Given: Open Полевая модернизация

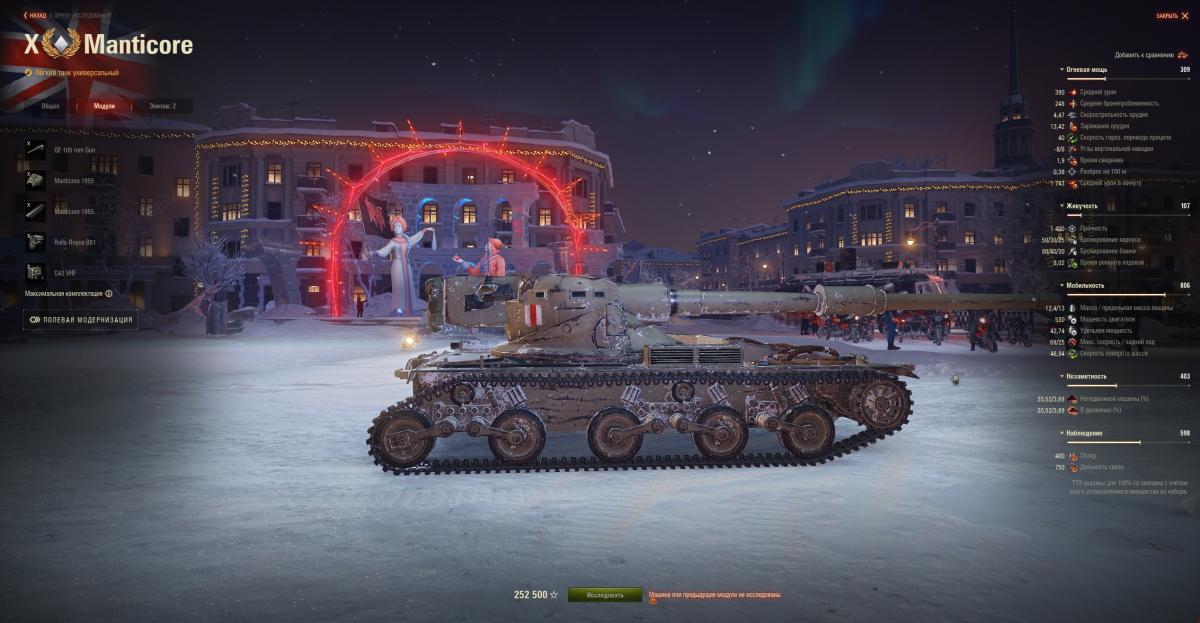Looking at the screenshot, I should [81, 320].
